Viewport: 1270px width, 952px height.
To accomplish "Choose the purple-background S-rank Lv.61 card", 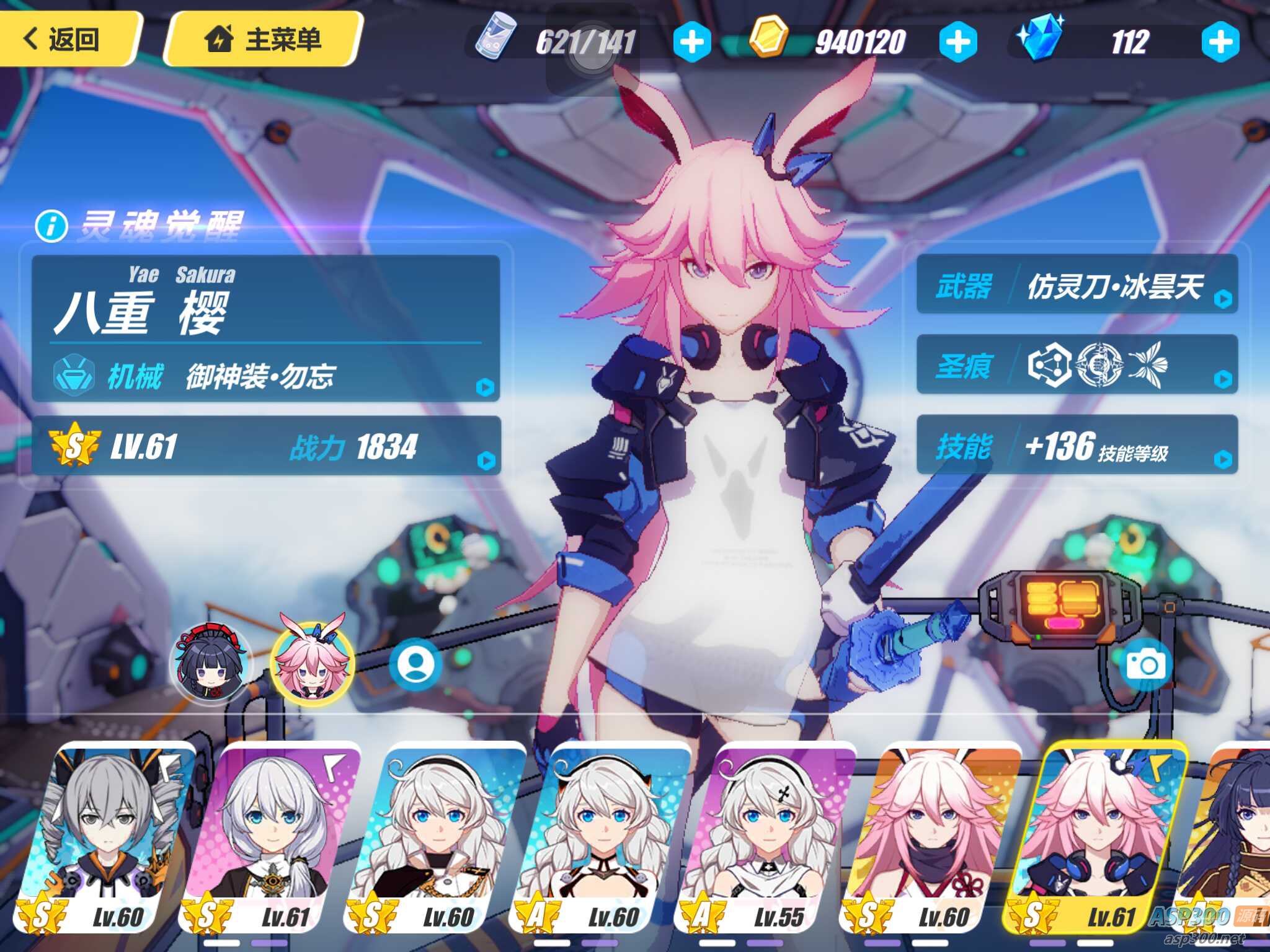I will (270, 837).
